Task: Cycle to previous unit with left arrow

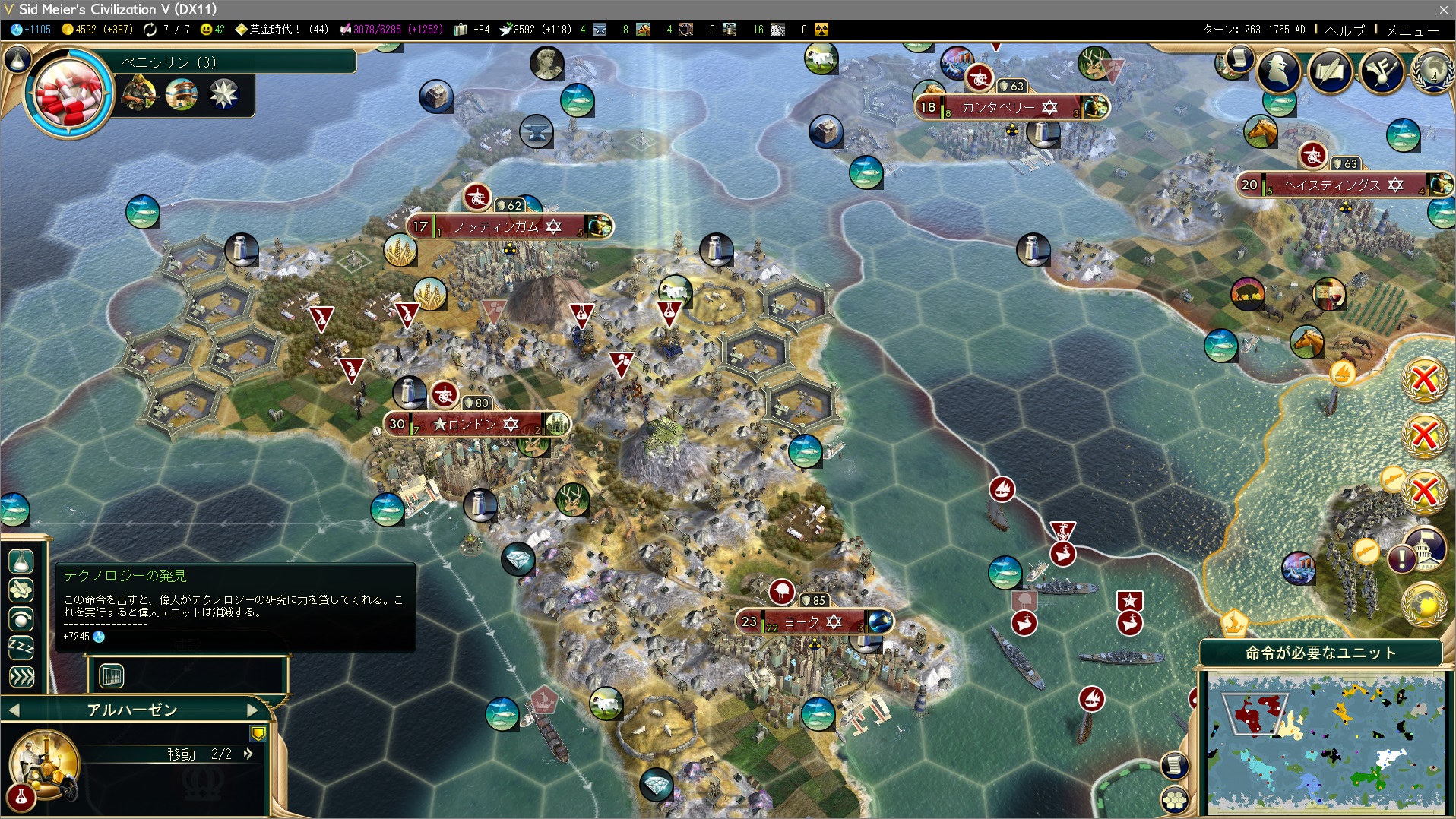Action: [x=14, y=710]
